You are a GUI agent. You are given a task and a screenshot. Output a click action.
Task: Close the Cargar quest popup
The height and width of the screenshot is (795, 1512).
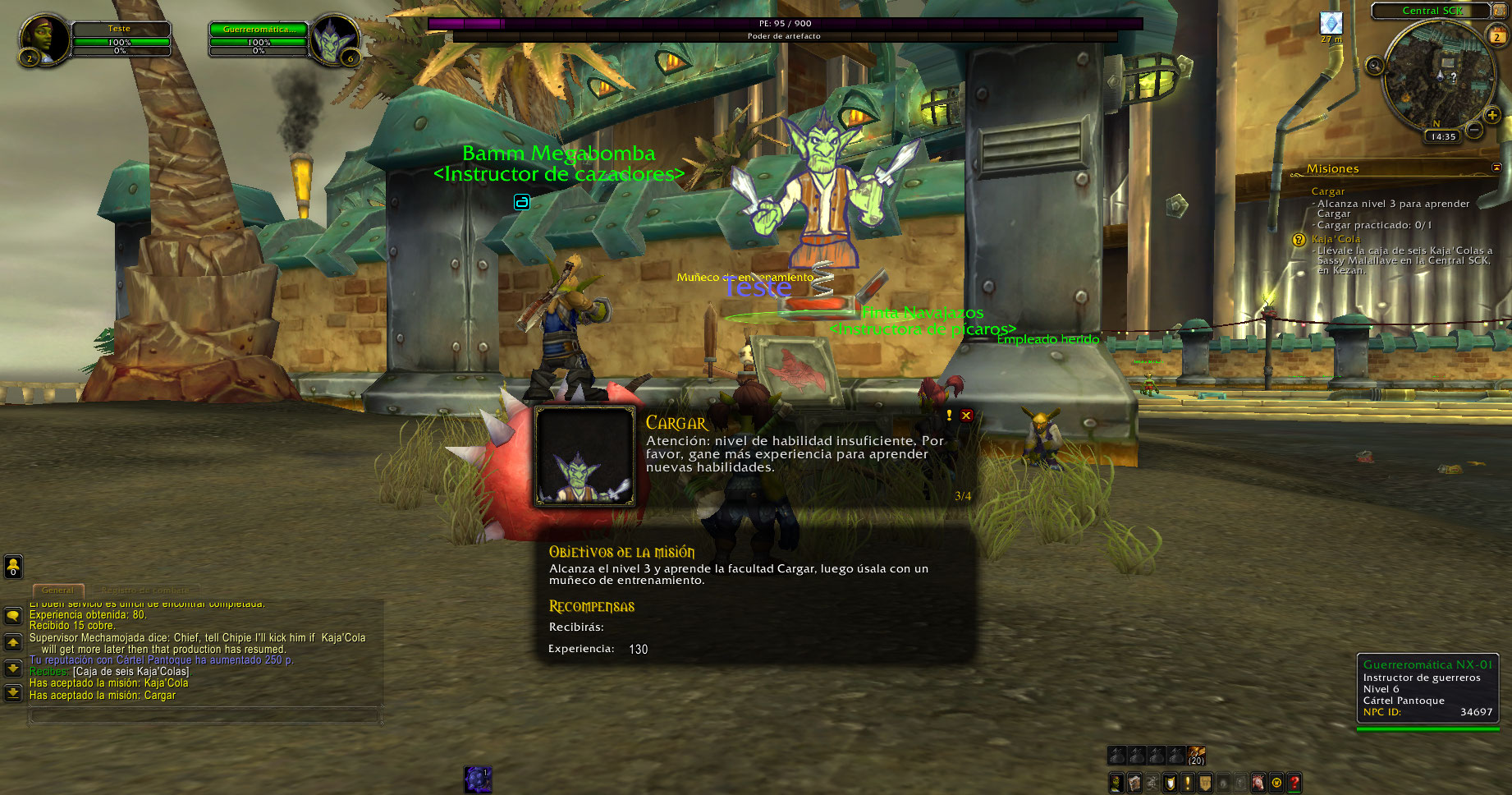(x=966, y=416)
